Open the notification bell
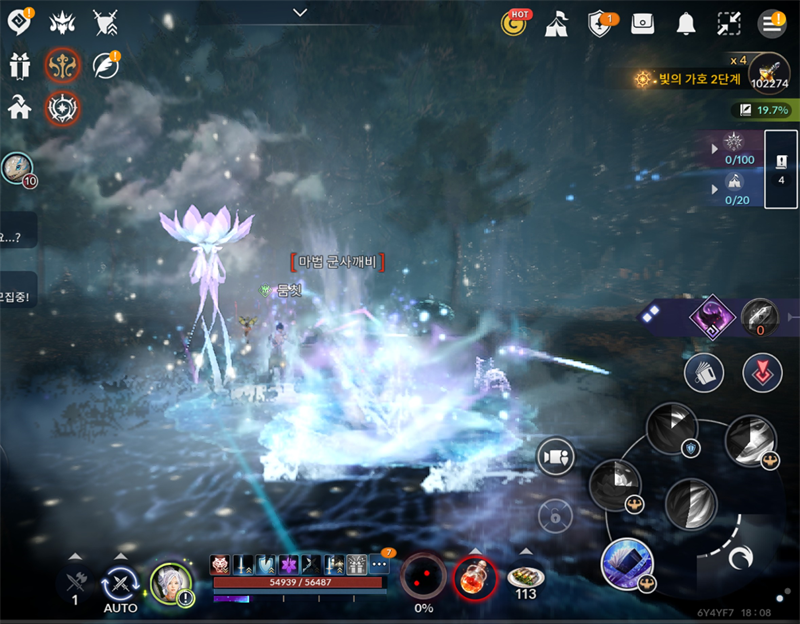 (x=686, y=24)
